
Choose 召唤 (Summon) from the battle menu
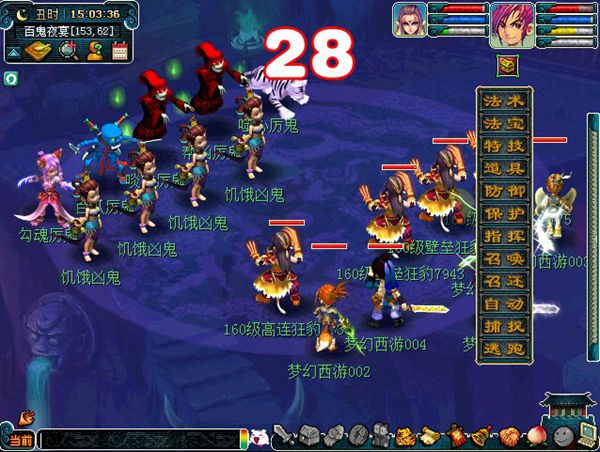504,257
